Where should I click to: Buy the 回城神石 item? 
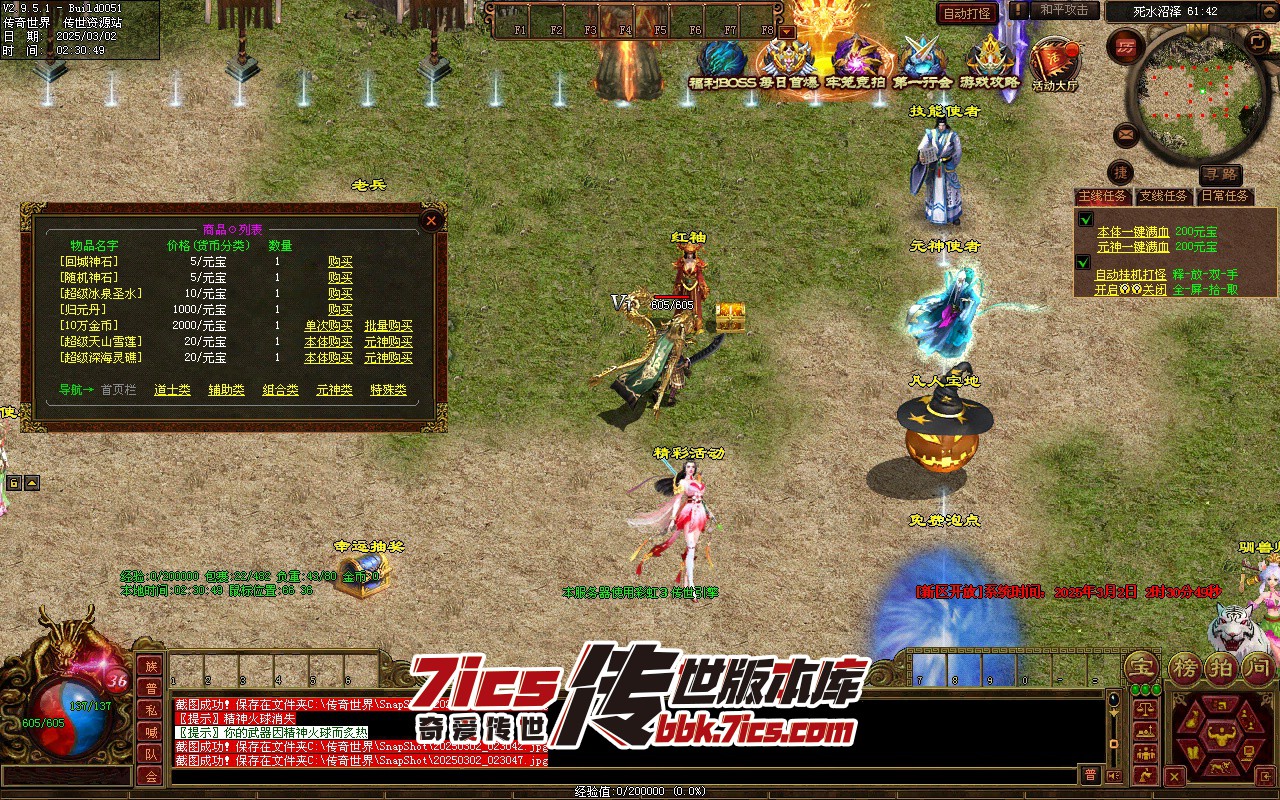[340, 262]
